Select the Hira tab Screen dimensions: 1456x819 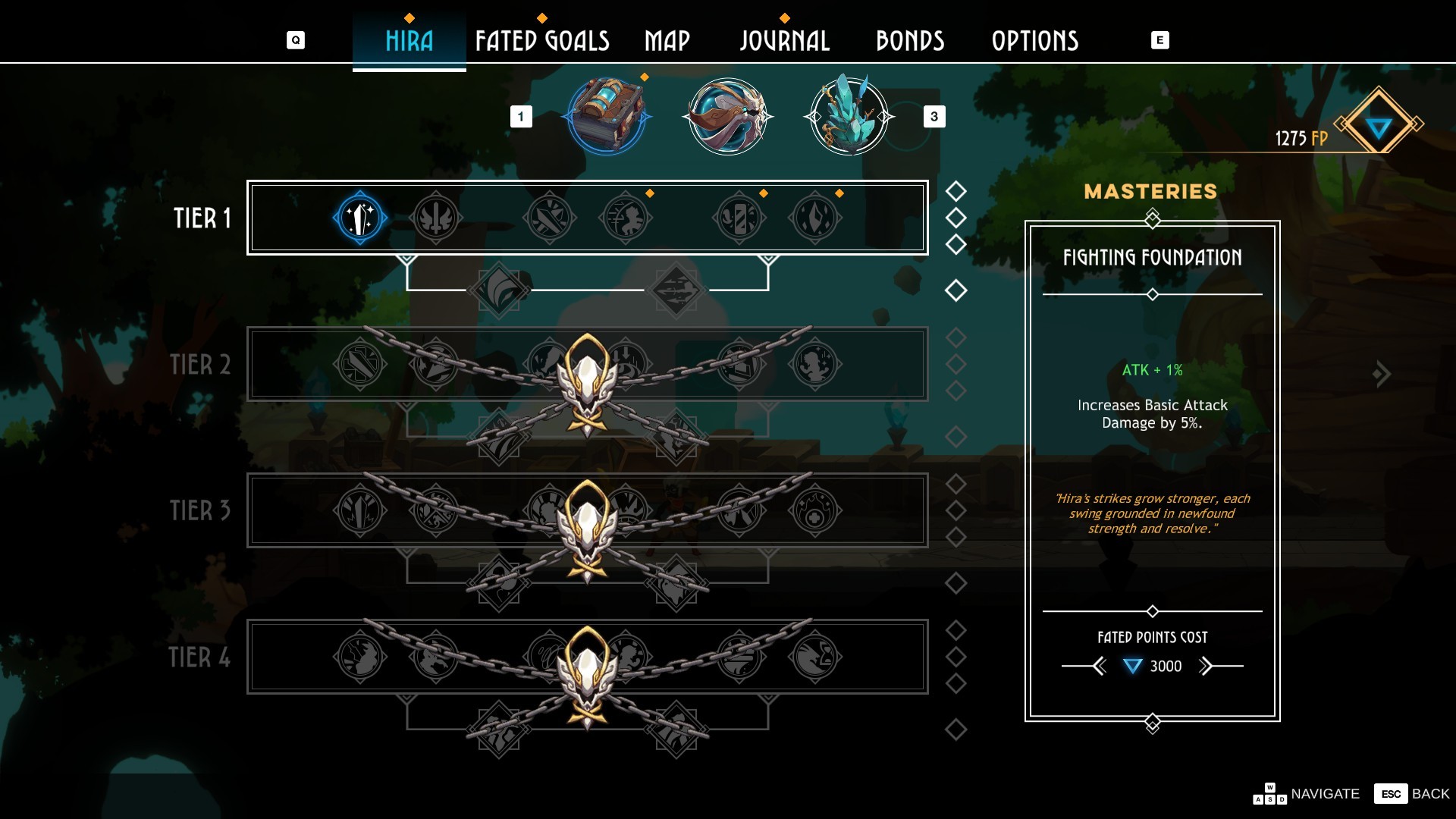409,41
